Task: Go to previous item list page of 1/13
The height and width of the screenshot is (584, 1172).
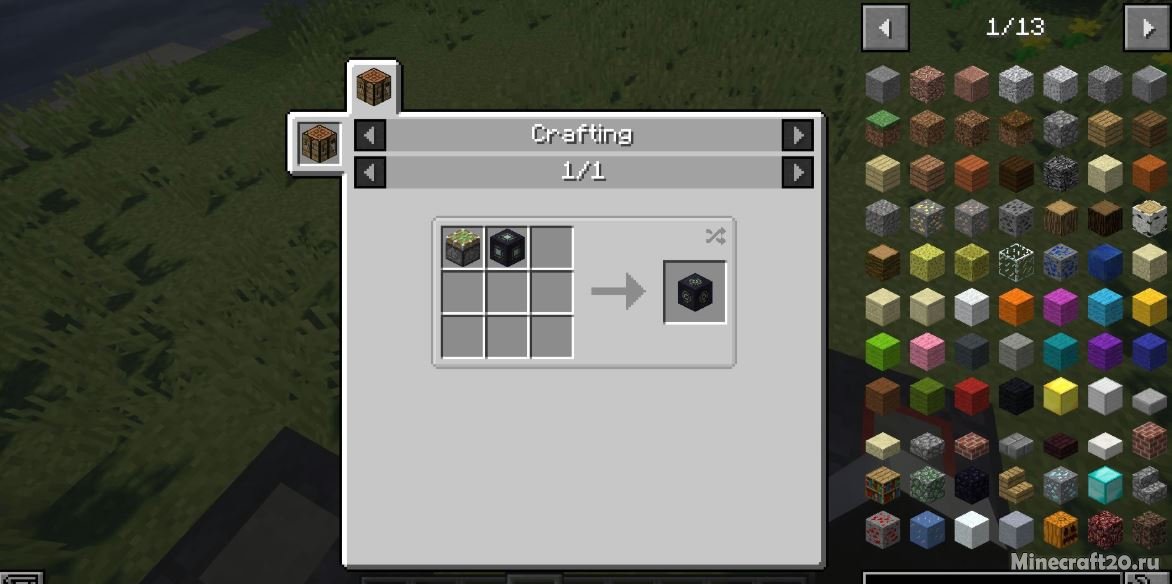Action: [885, 28]
